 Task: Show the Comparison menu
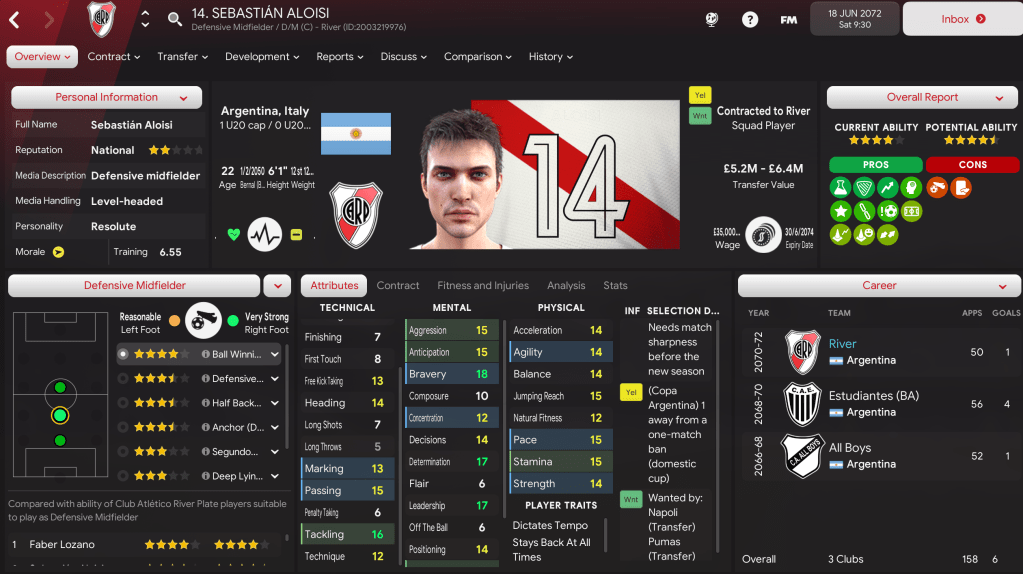coord(479,57)
